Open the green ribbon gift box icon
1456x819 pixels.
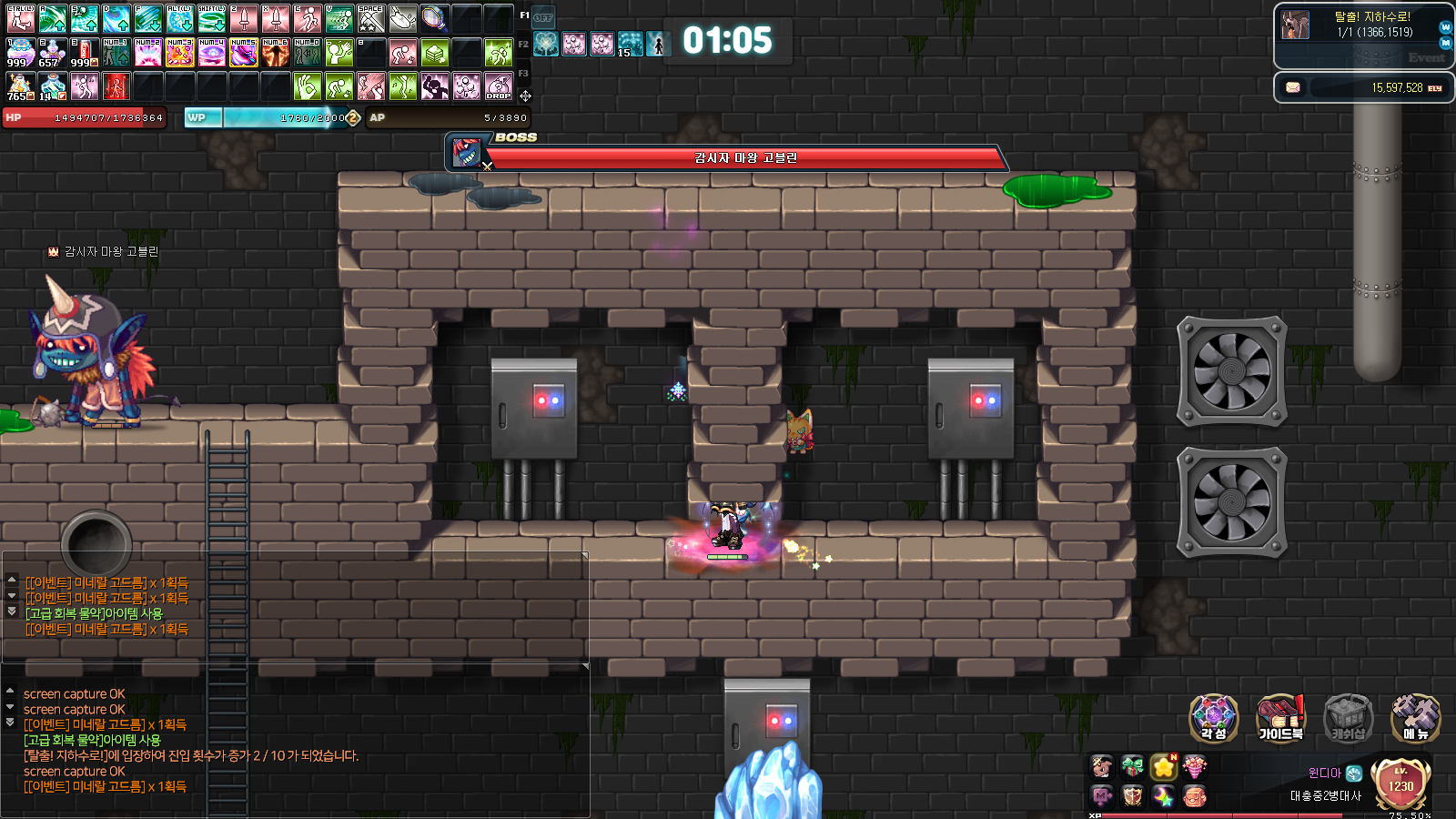coord(1133,767)
